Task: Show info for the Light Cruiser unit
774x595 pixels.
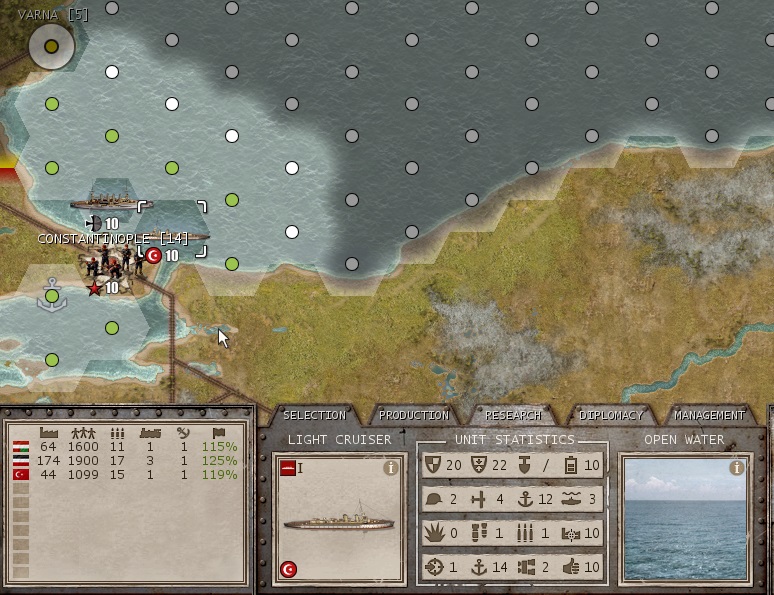Action: point(391,467)
